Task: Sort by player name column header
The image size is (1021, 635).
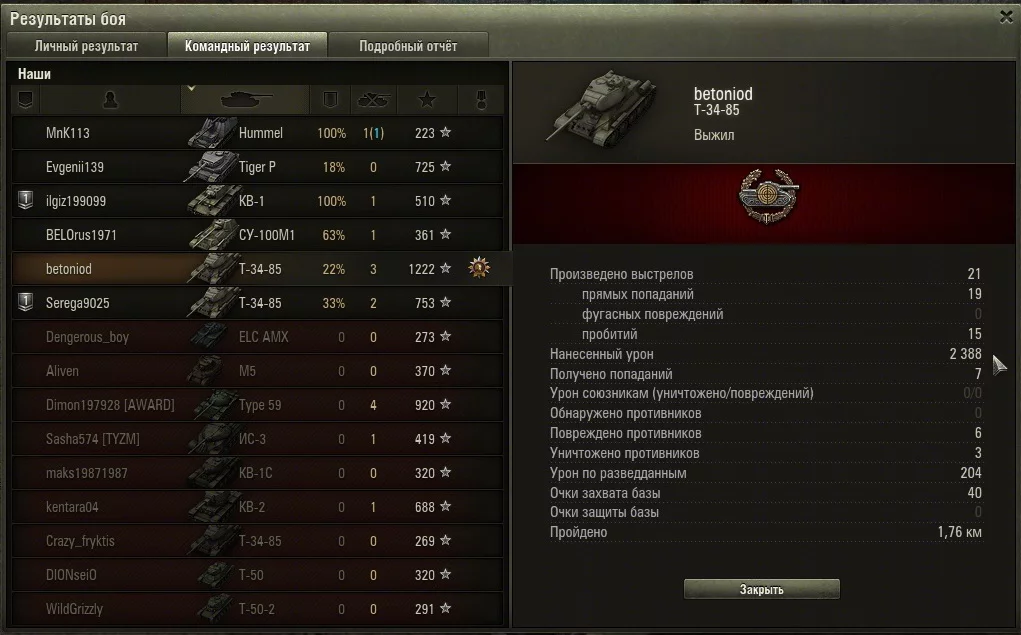Action: (x=110, y=99)
